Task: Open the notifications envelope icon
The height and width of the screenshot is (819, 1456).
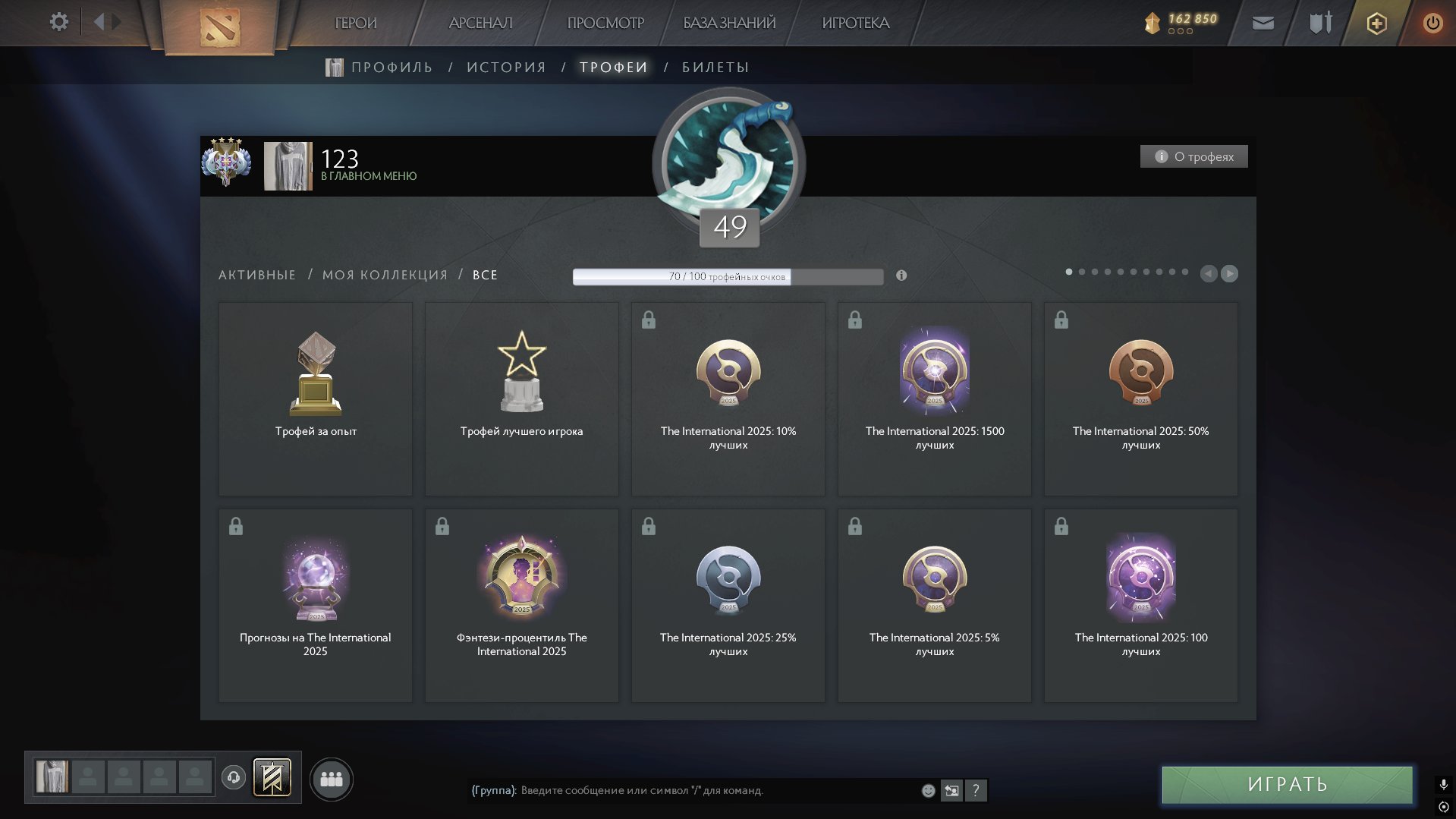Action: (1263, 23)
